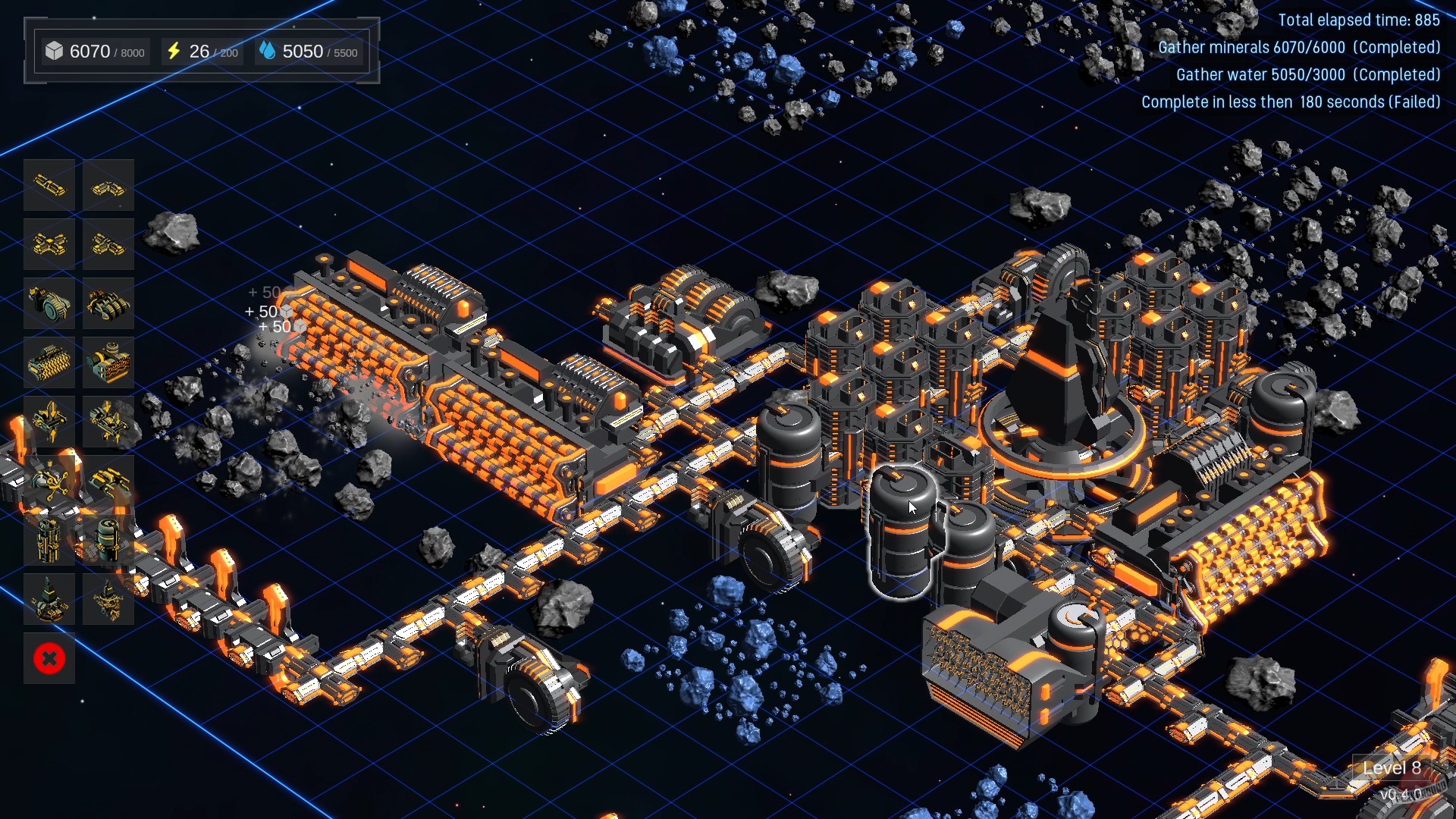Cancel building placement with red X button
The image size is (1456, 819).
tap(49, 659)
